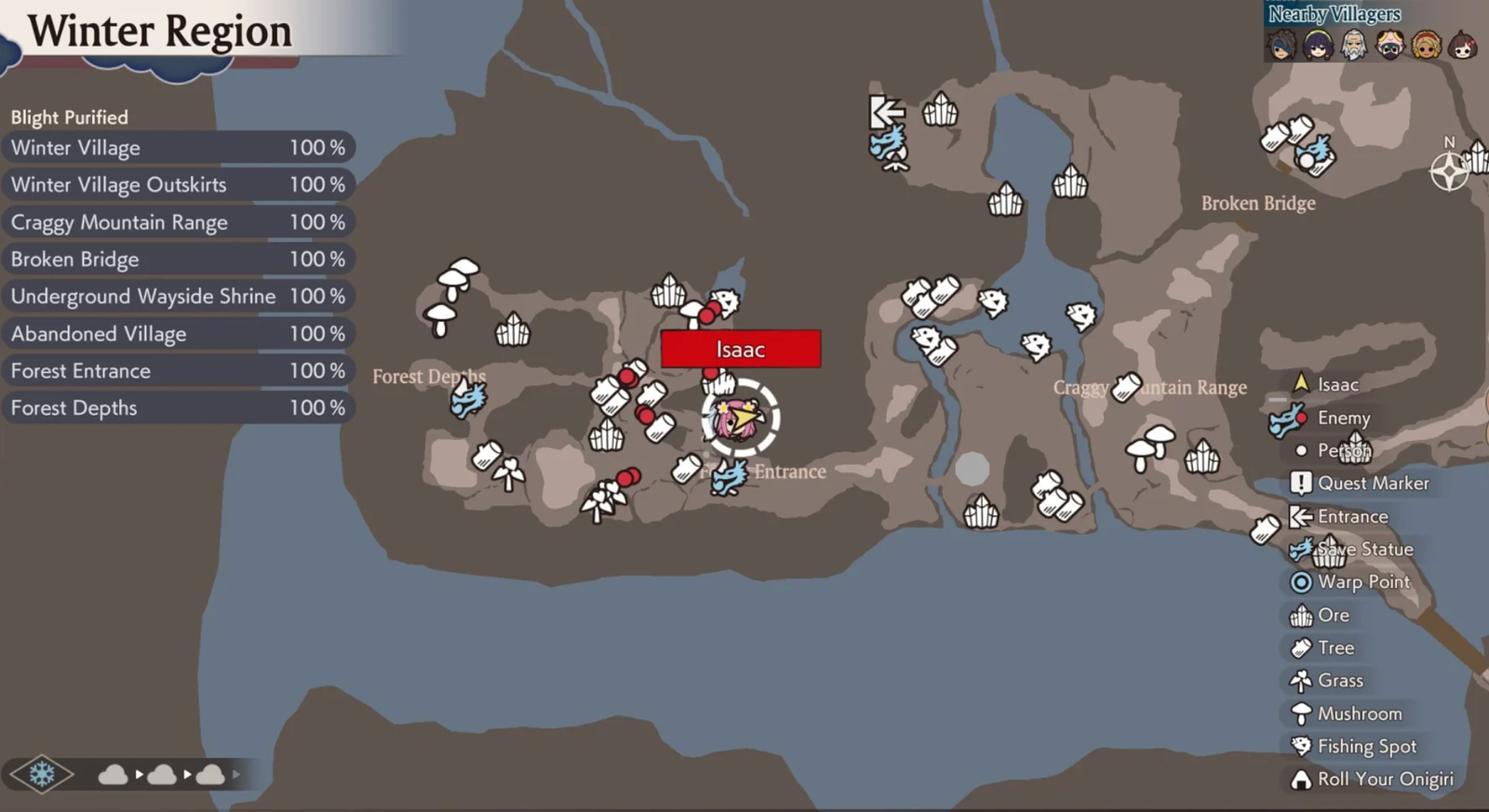Viewport: 1489px width, 812px height.
Task: Select the entrance arrow marker on the map
Action: point(887,113)
